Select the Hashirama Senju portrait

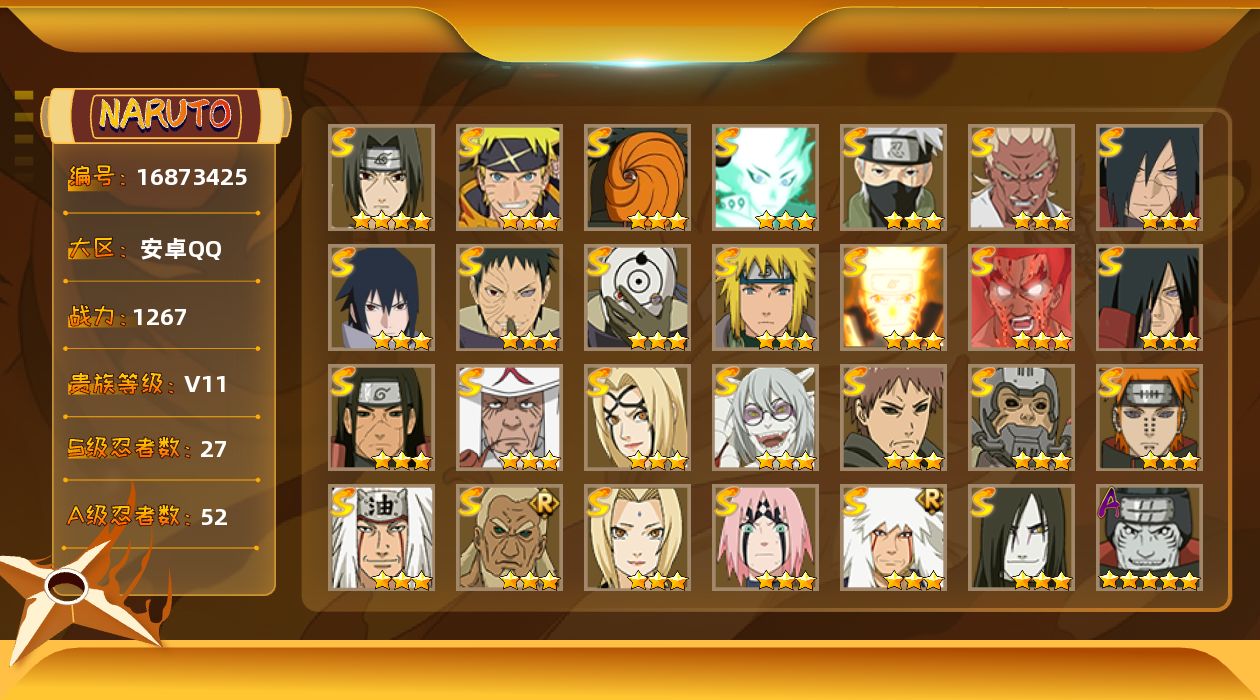(381, 418)
